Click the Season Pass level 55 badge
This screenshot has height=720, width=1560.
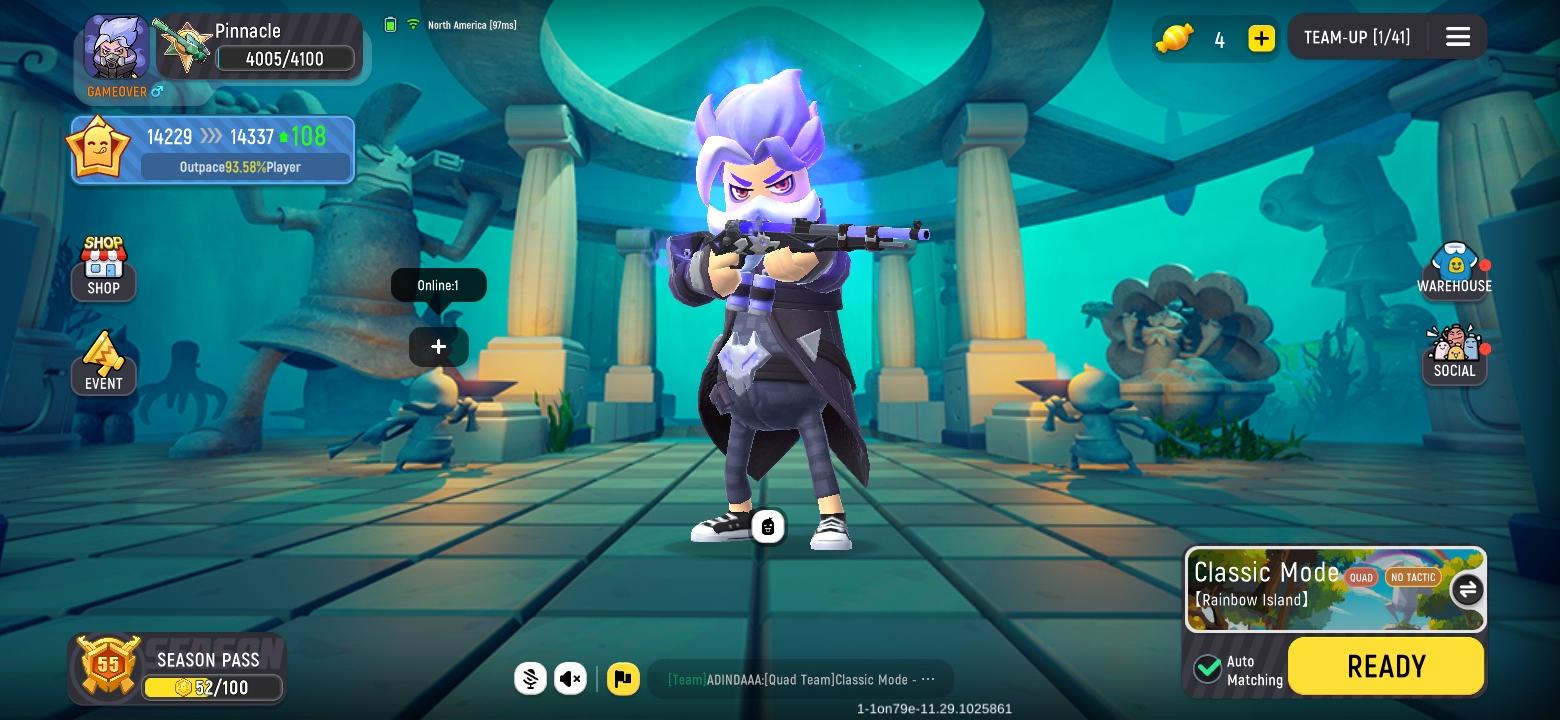[x=107, y=665]
